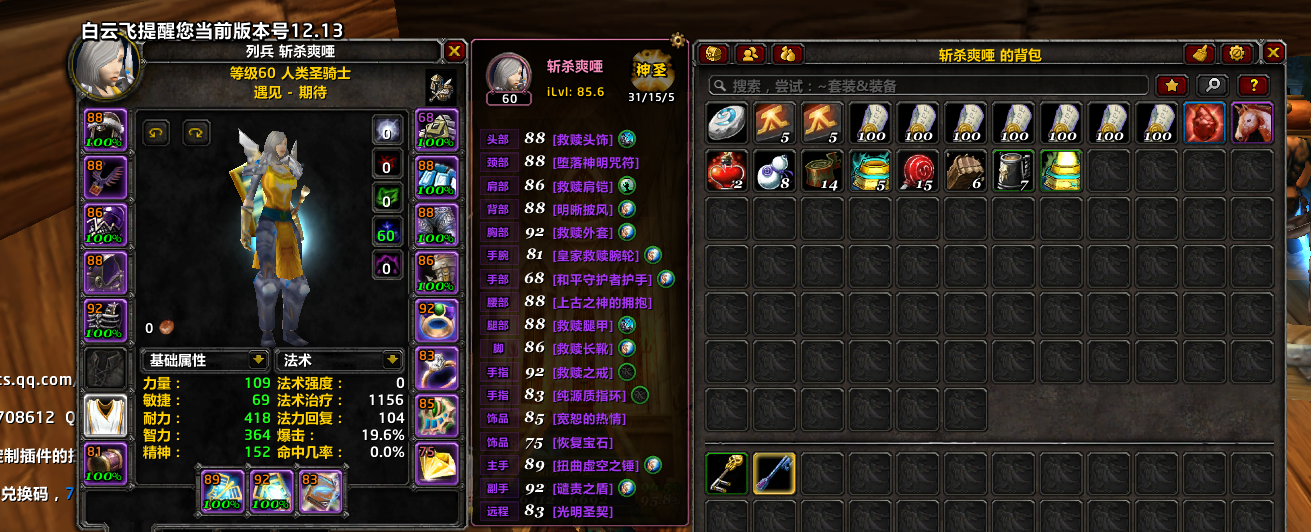Click the 救赎外套 chest item link
The width and height of the screenshot is (1311, 532).
coord(582,234)
